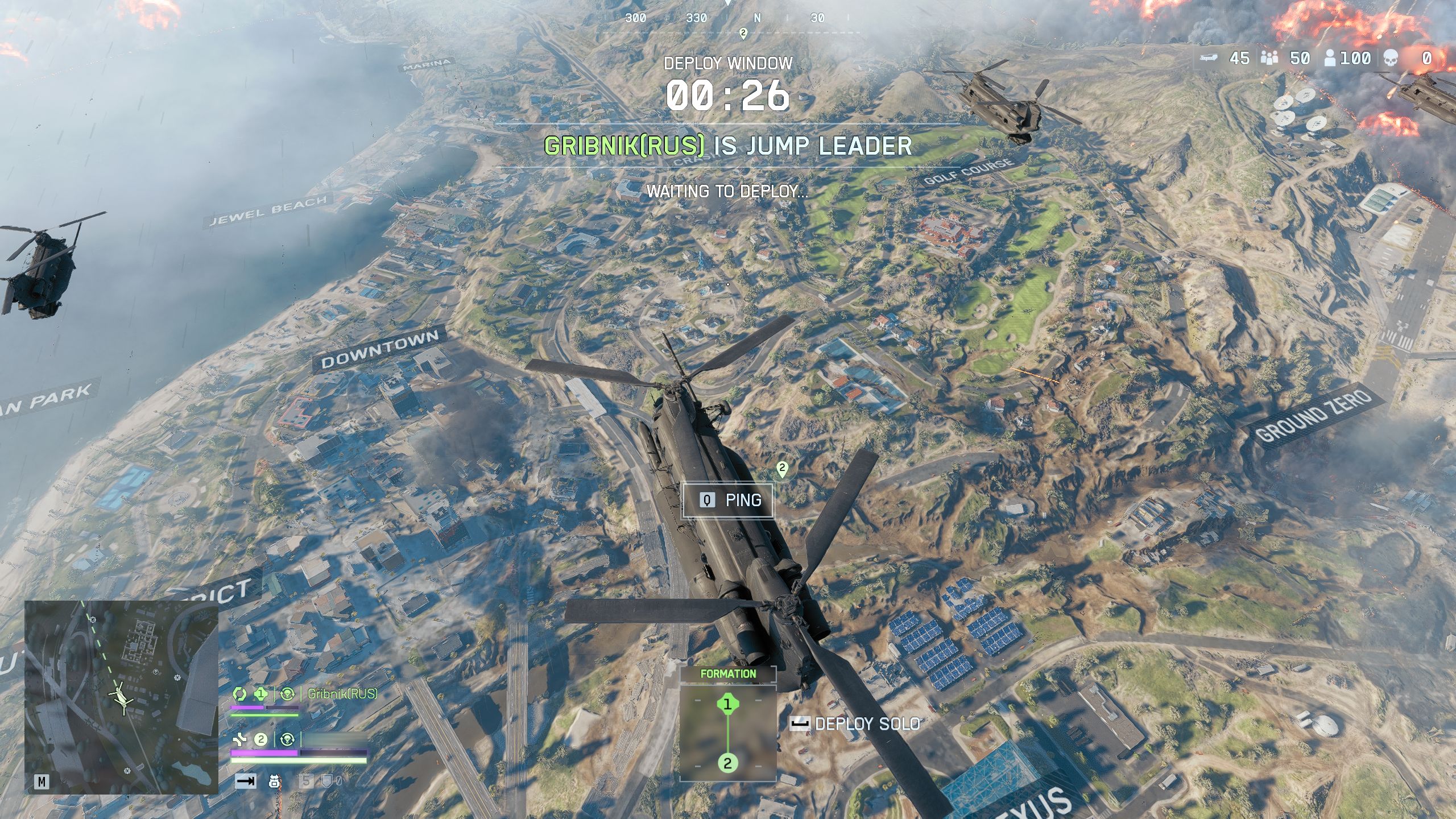Select formation position 2 circle
Image resolution: width=1456 pixels, height=819 pixels.
727,763
